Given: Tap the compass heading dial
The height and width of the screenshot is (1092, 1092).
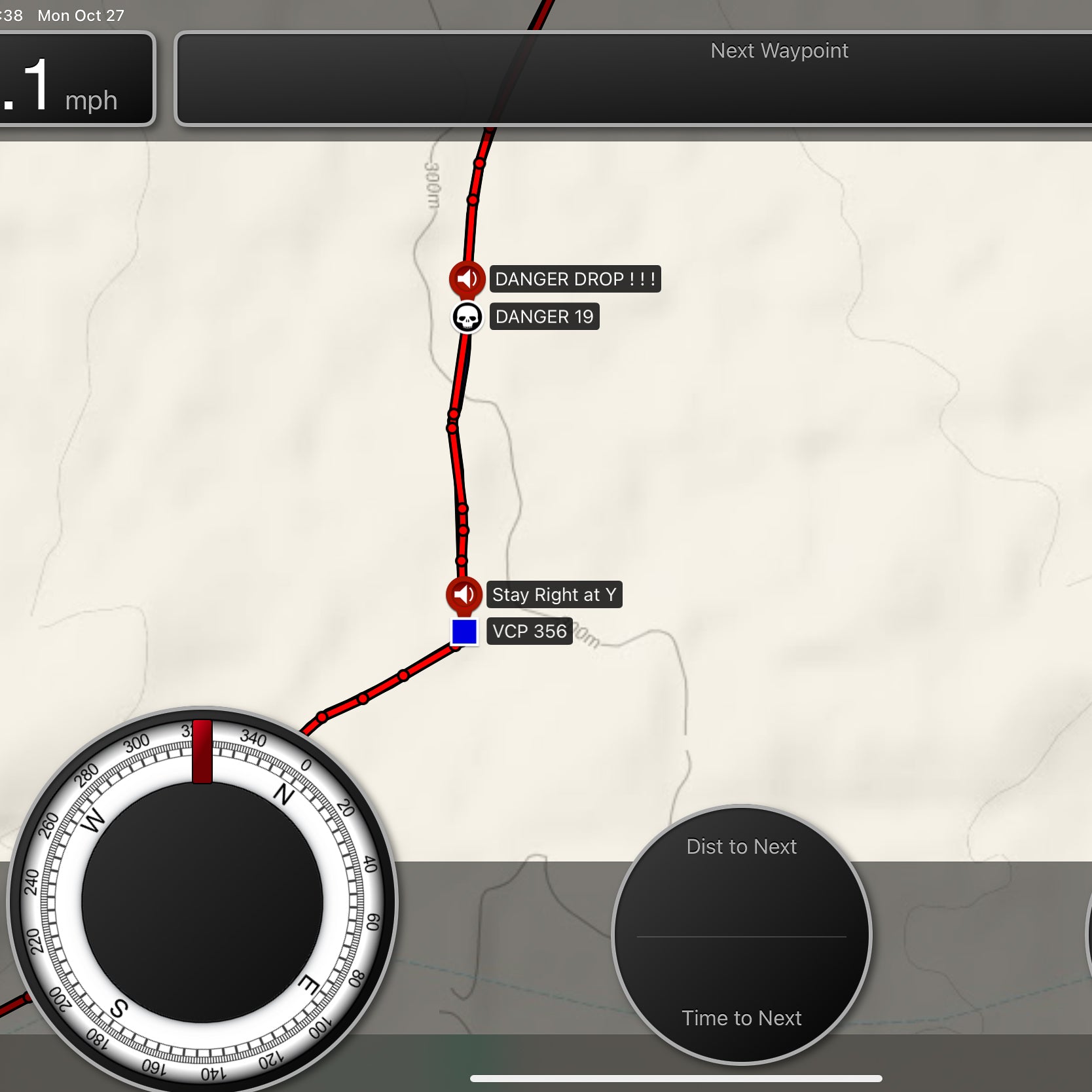Looking at the screenshot, I should (x=202, y=902).
